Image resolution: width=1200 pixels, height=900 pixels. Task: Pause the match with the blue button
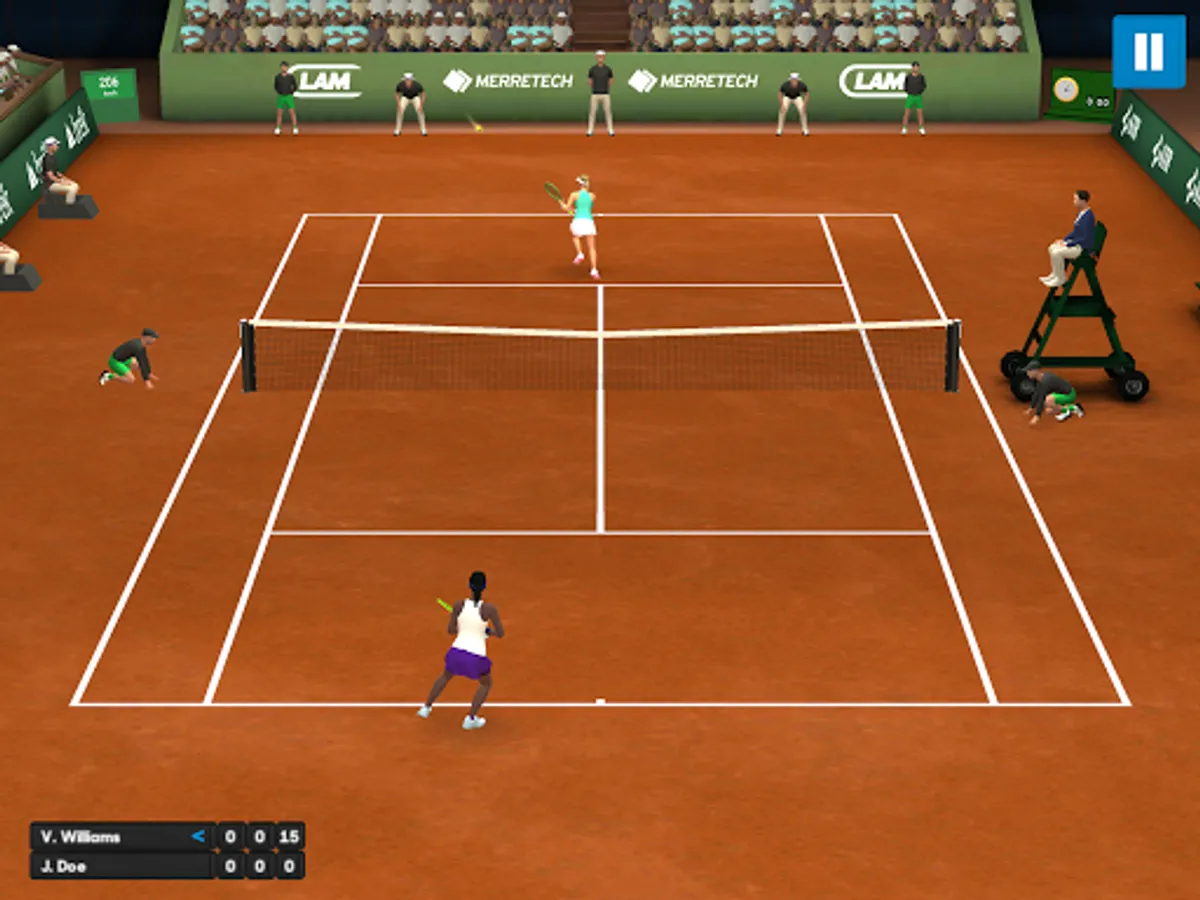(1148, 52)
